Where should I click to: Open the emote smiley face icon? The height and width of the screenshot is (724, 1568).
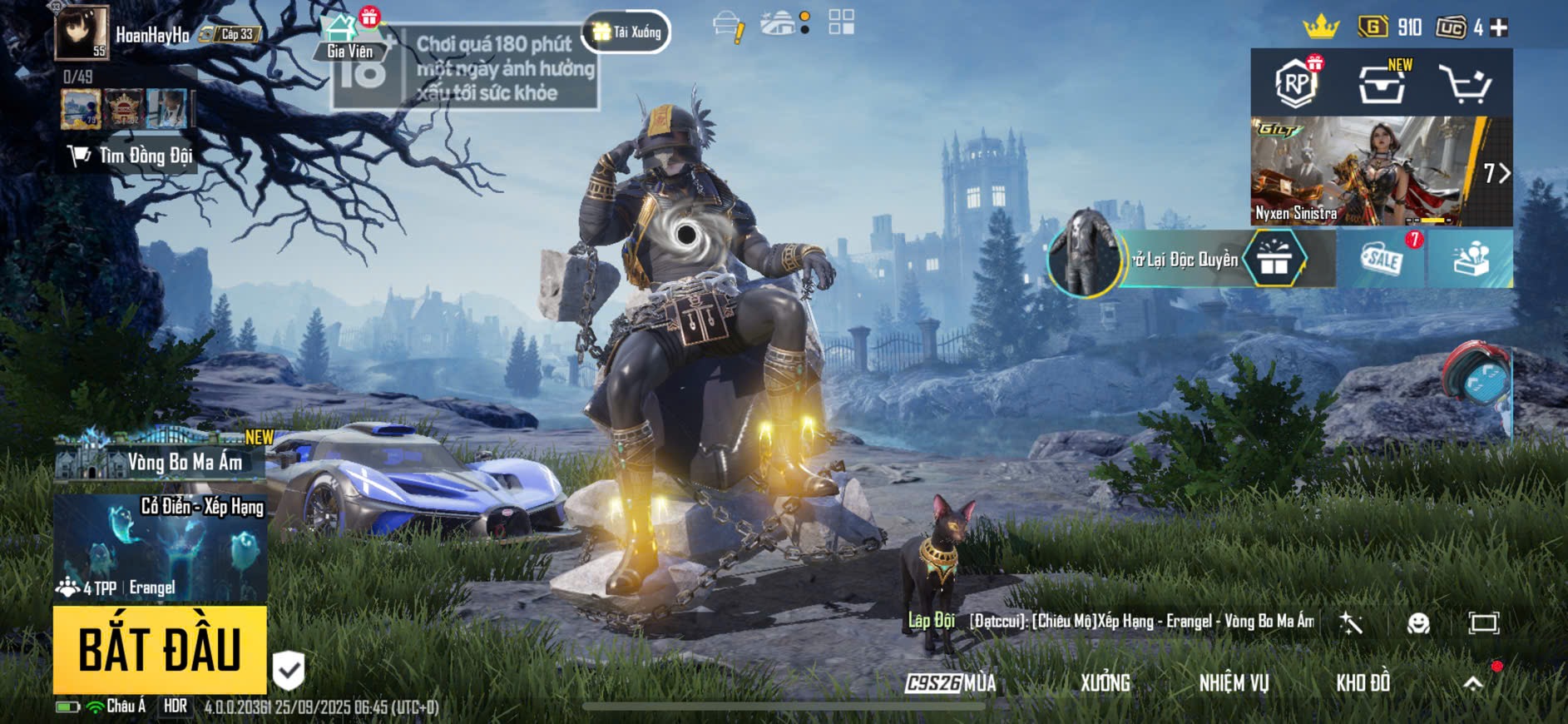(x=1418, y=623)
